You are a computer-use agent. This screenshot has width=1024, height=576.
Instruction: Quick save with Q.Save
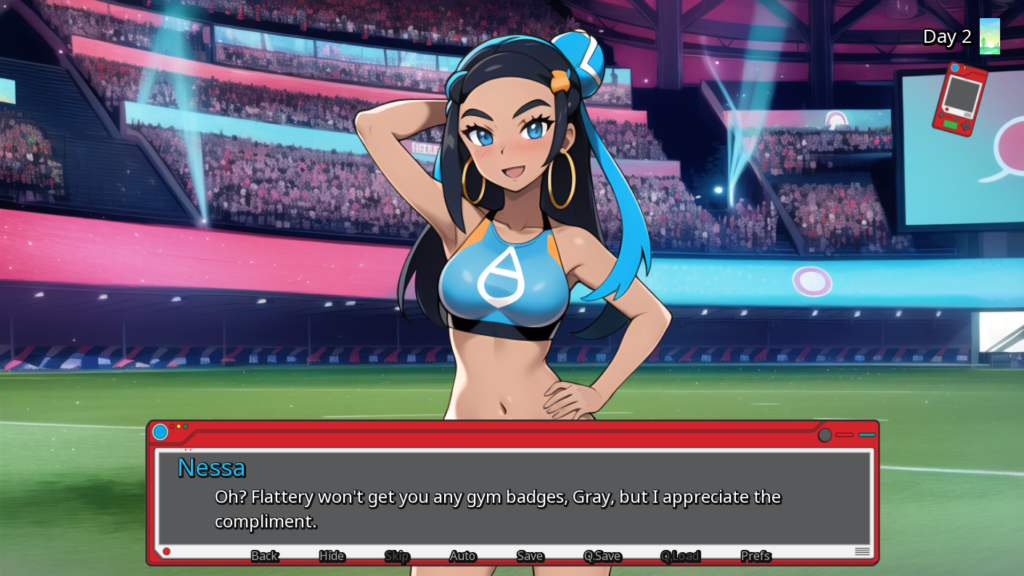[x=602, y=556]
